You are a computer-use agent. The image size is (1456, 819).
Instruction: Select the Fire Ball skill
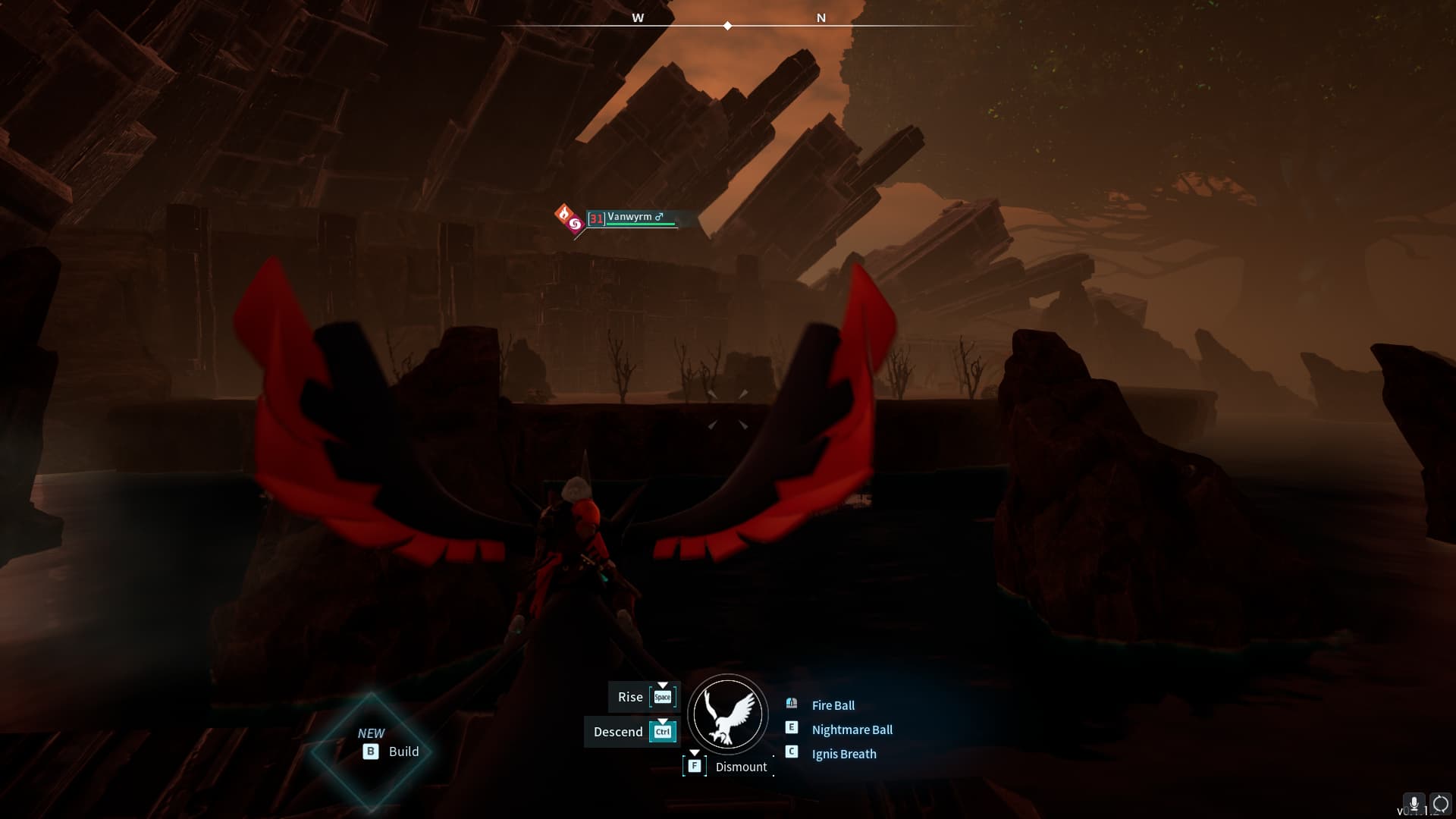pyautogui.click(x=833, y=705)
